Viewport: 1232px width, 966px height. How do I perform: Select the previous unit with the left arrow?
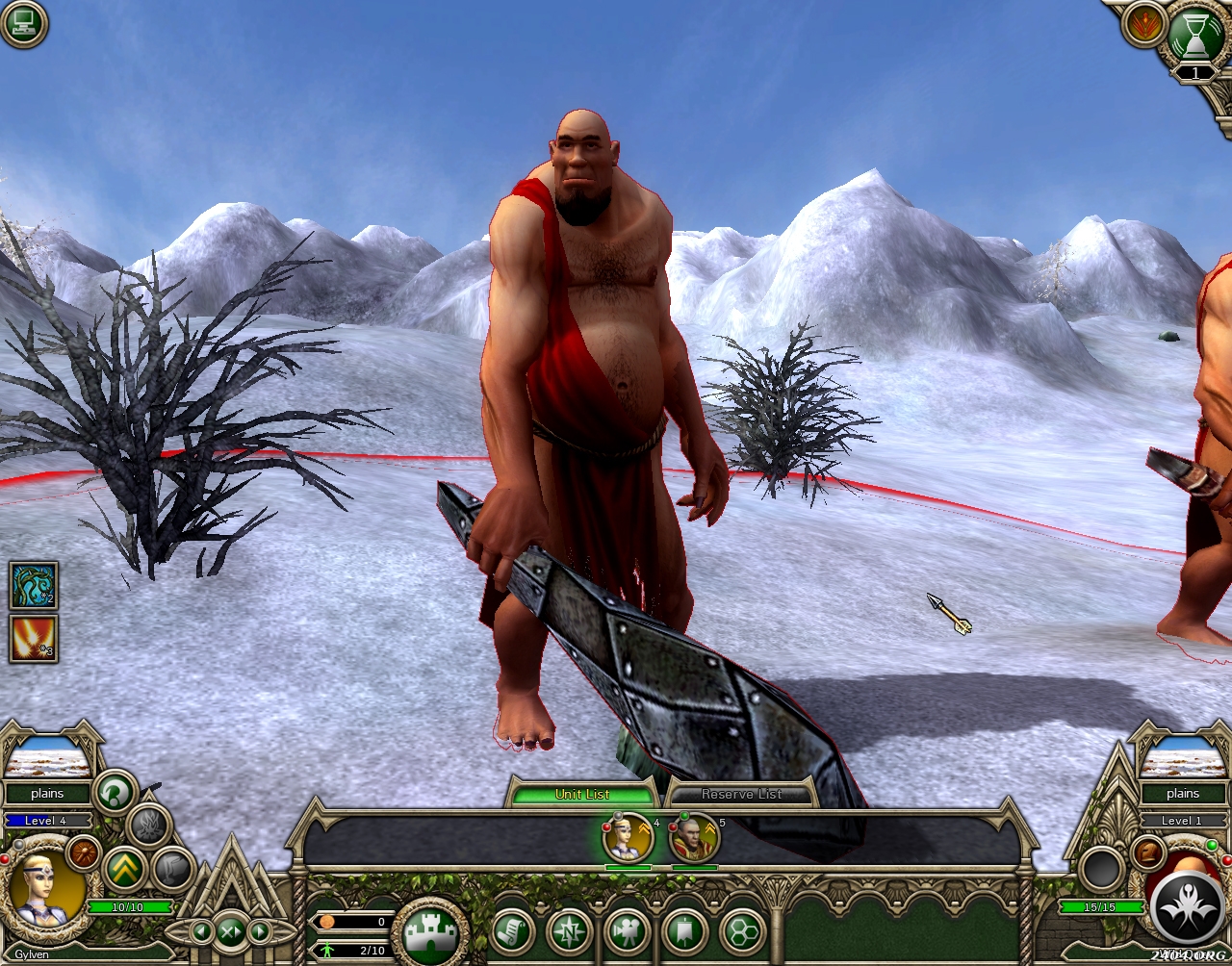click(201, 931)
